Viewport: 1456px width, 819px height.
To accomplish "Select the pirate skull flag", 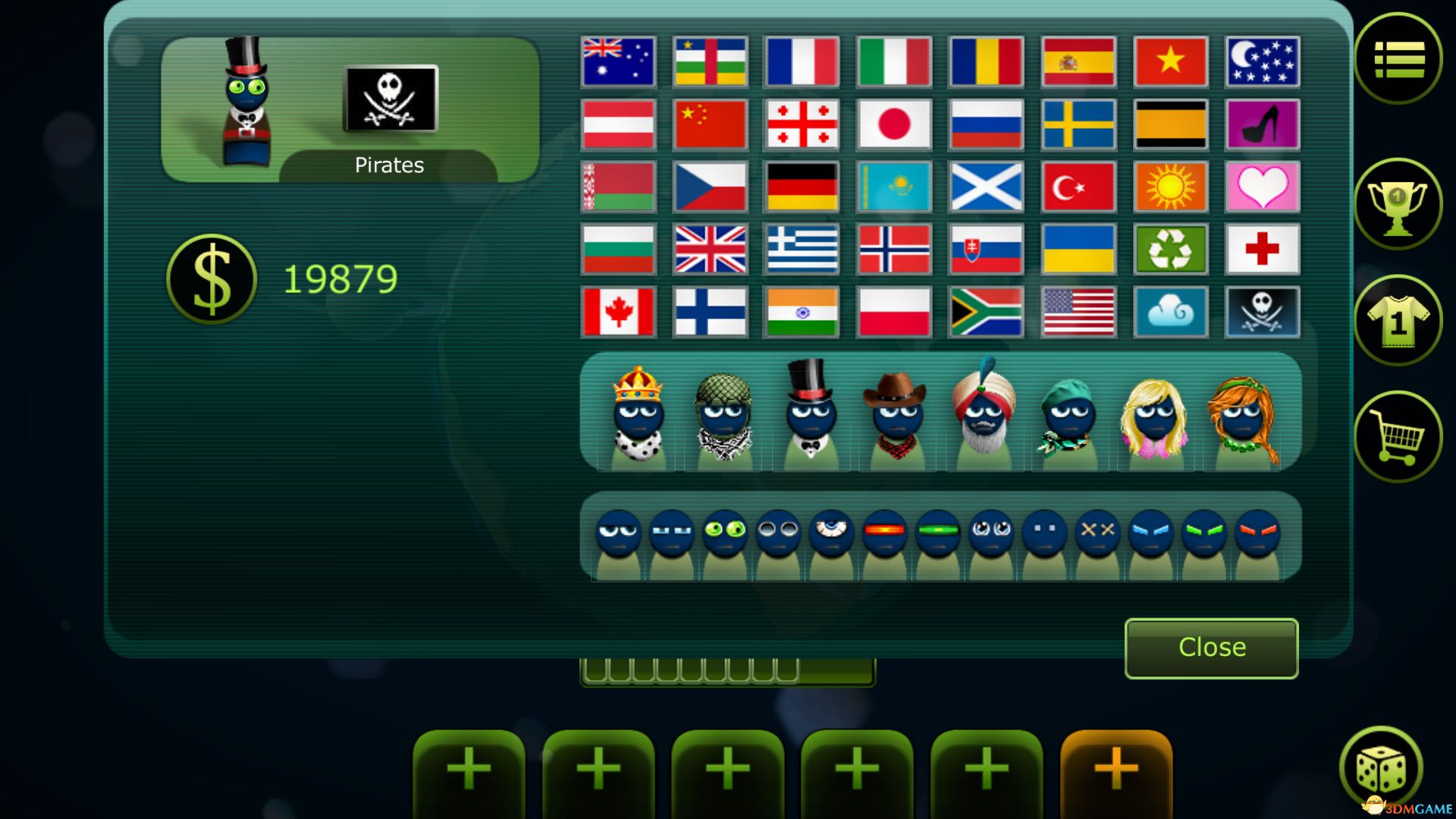I will (1262, 312).
